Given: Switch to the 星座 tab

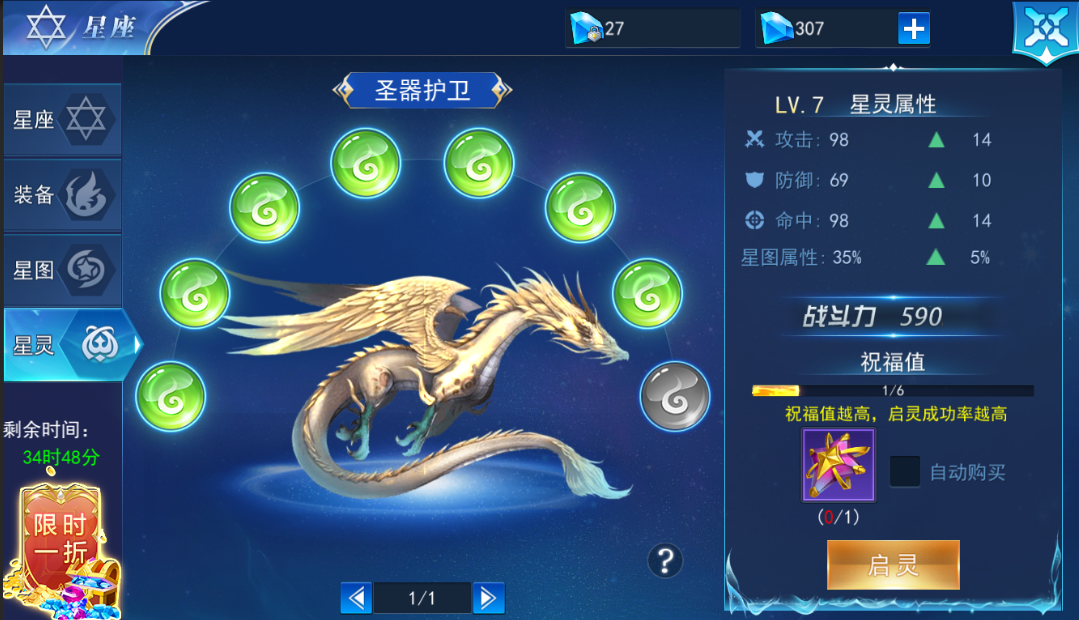Looking at the screenshot, I should tap(62, 121).
